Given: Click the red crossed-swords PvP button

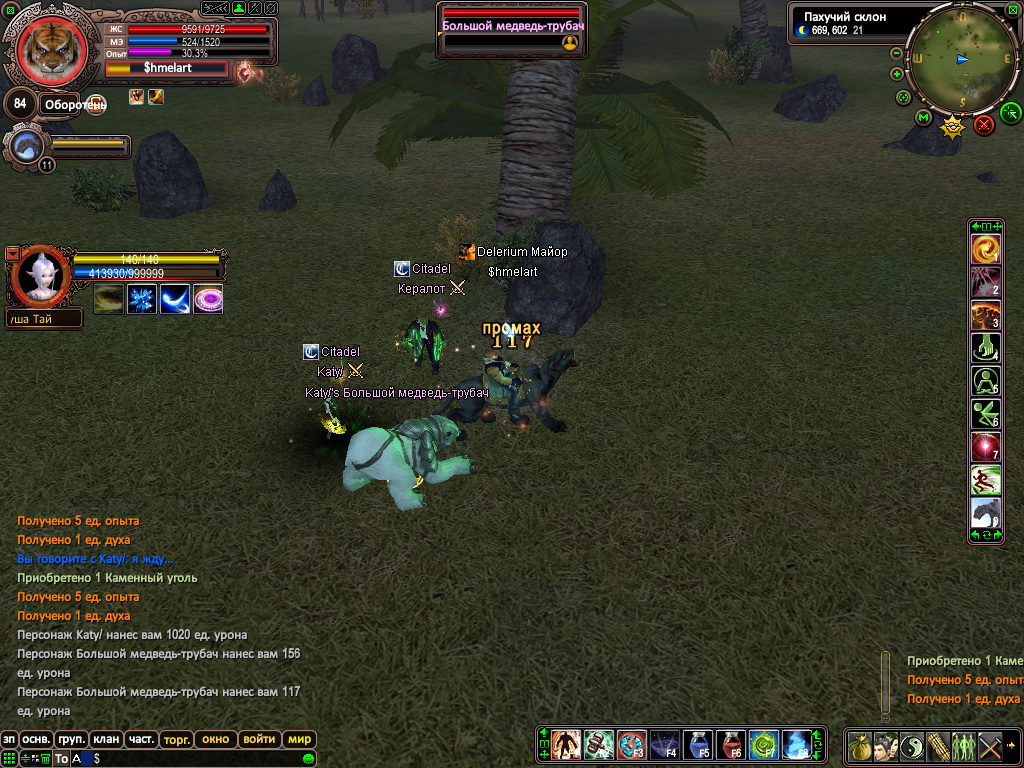Looking at the screenshot, I should (x=984, y=124).
